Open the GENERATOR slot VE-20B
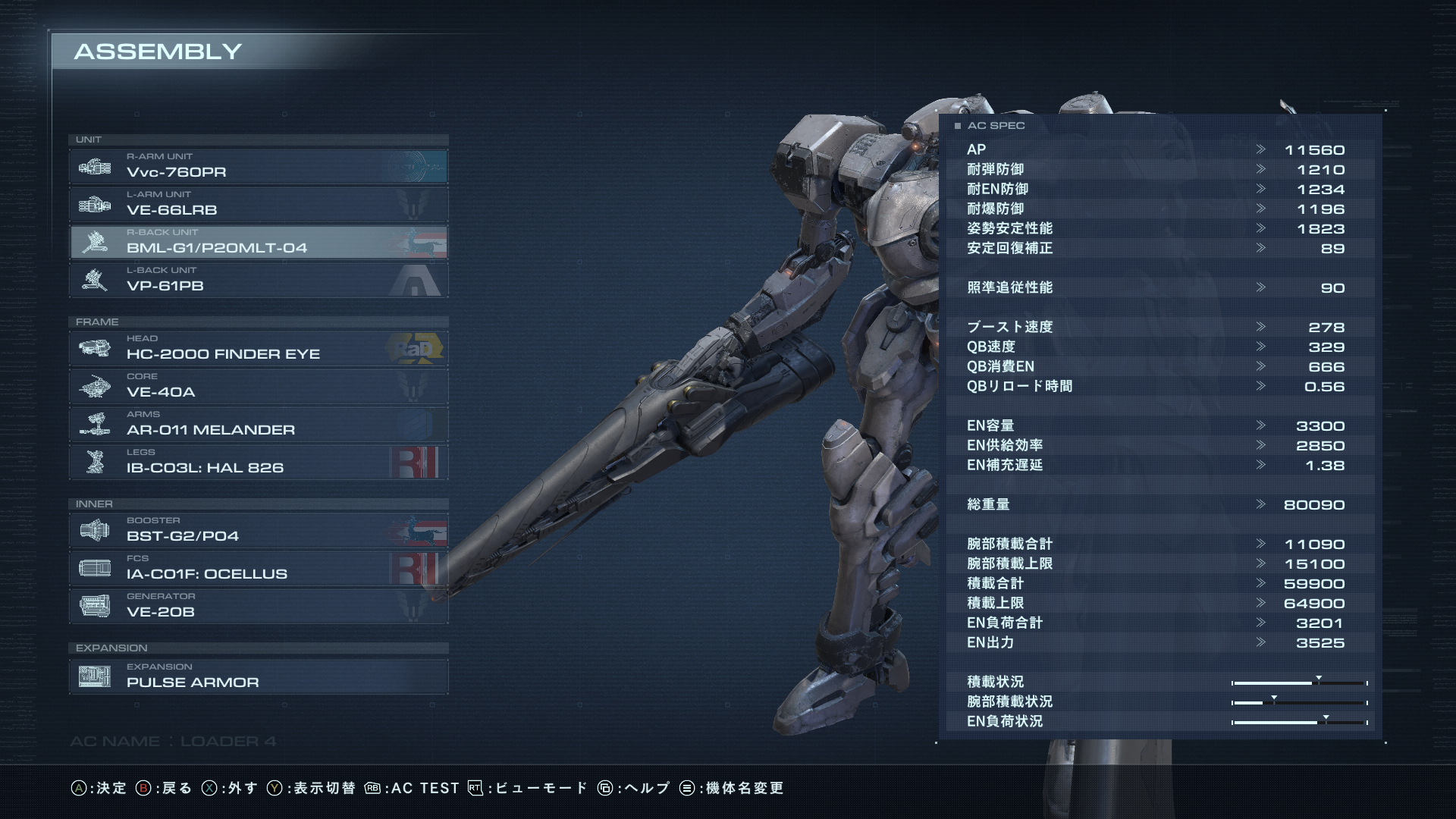Viewport: 1456px width, 819px height. (x=258, y=606)
